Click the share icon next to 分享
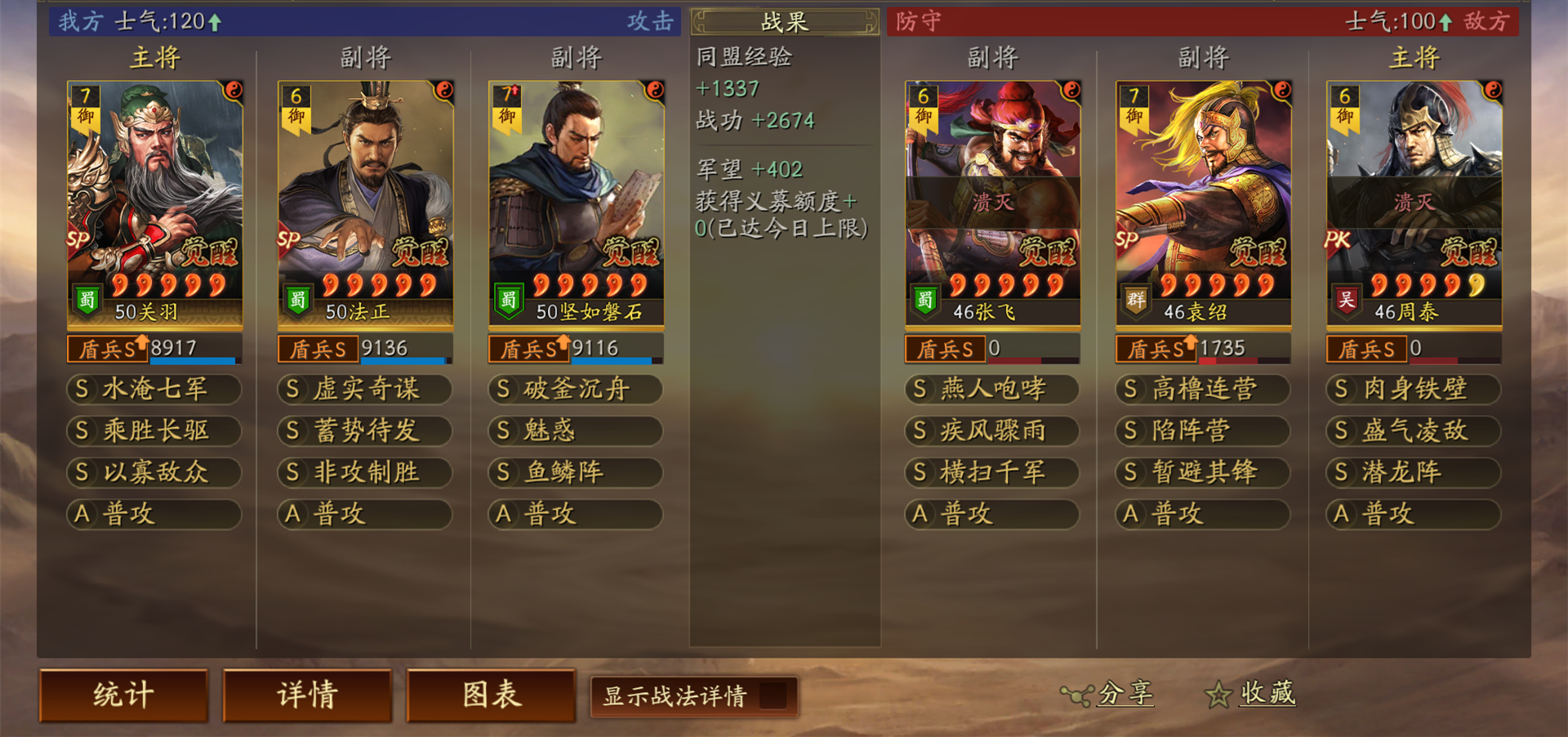Screen dimensions: 1568x737 (x=1076, y=694)
